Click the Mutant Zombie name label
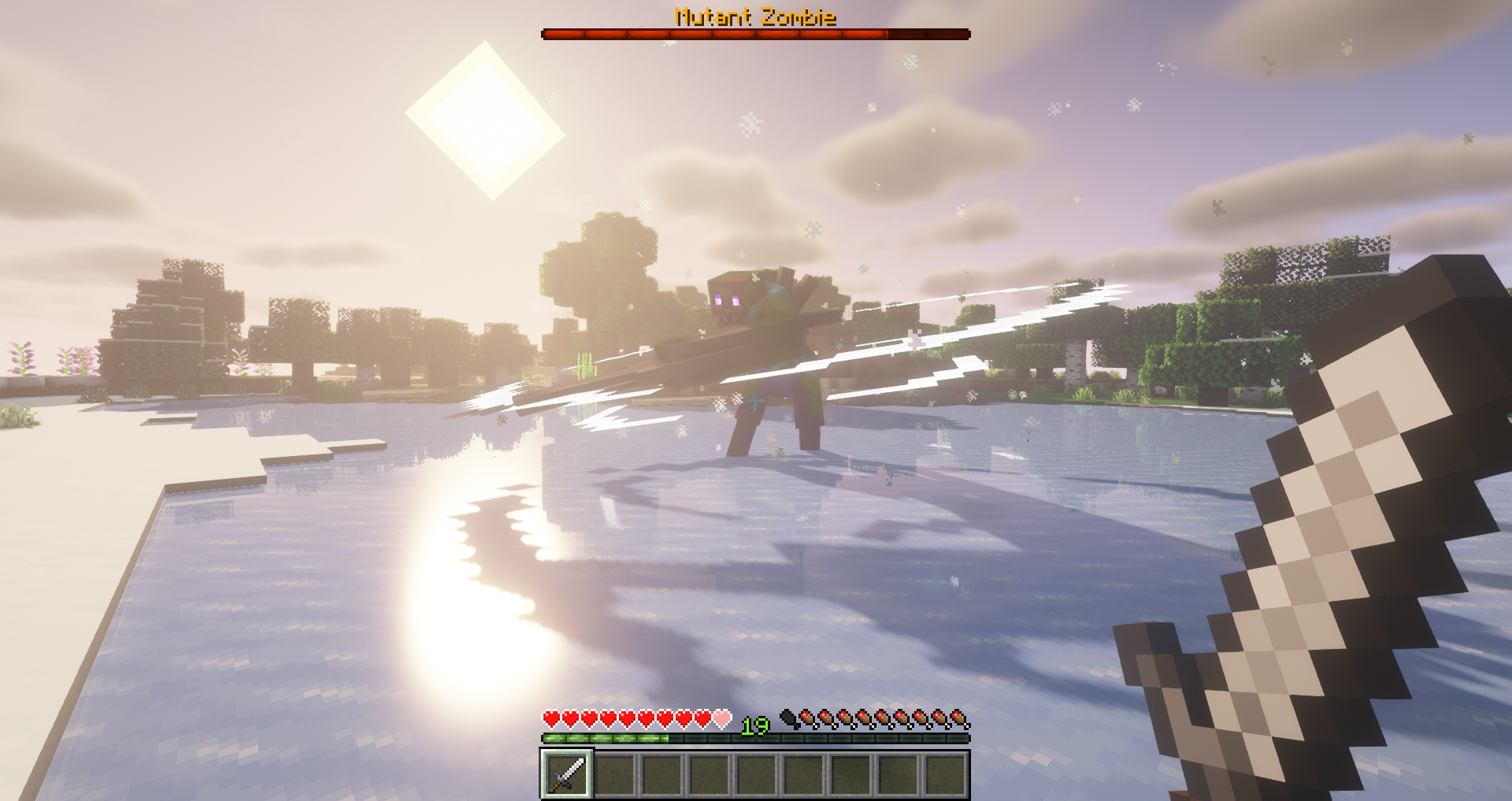This screenshot has width=1512, height=801. click(x=754, y=13)
